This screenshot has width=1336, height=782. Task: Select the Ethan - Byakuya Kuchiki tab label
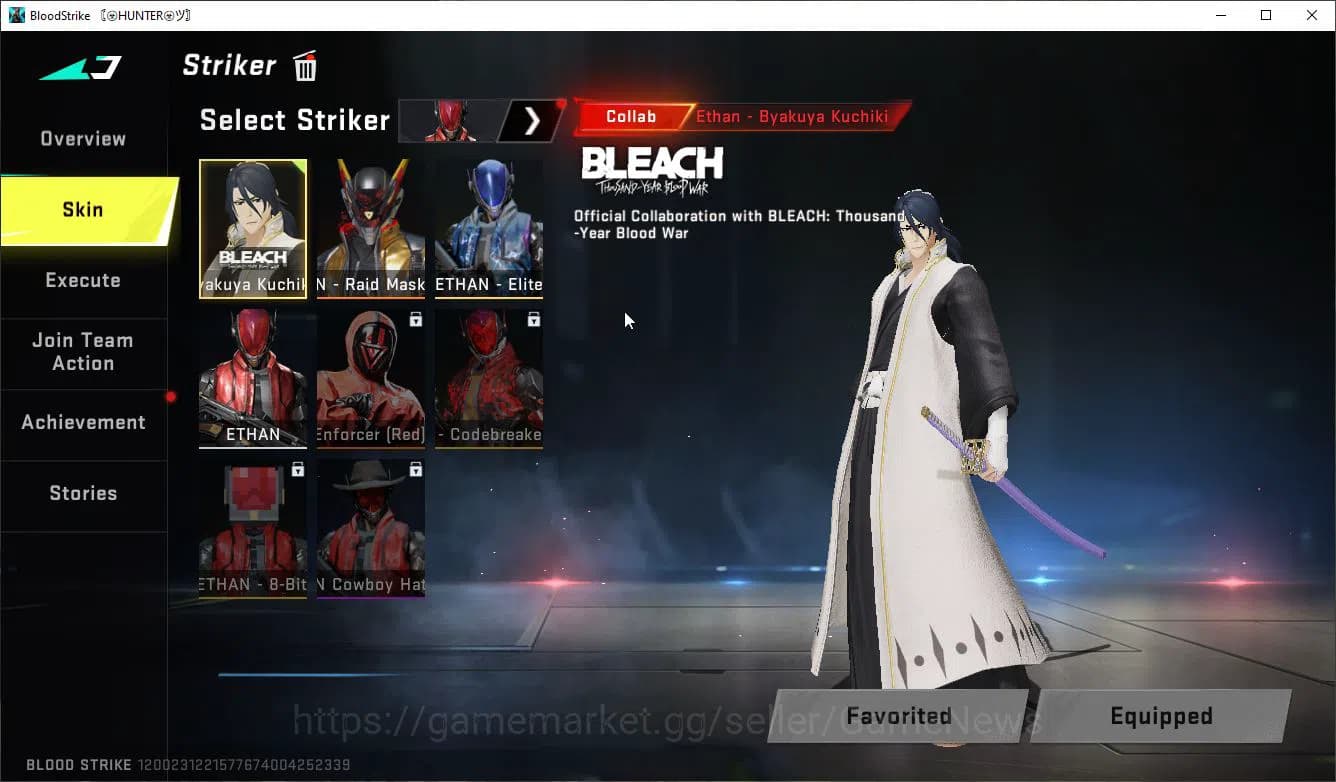tap(789, 116)
